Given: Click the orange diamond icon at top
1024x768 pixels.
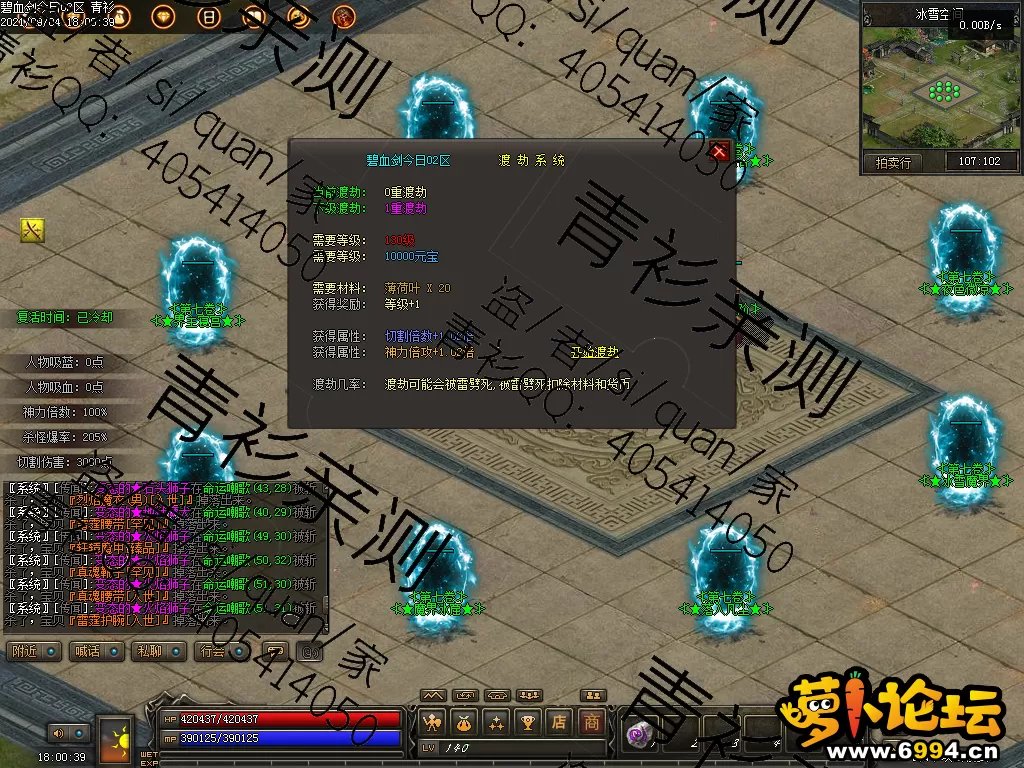Looking at the screenshot, I should 163,16.
